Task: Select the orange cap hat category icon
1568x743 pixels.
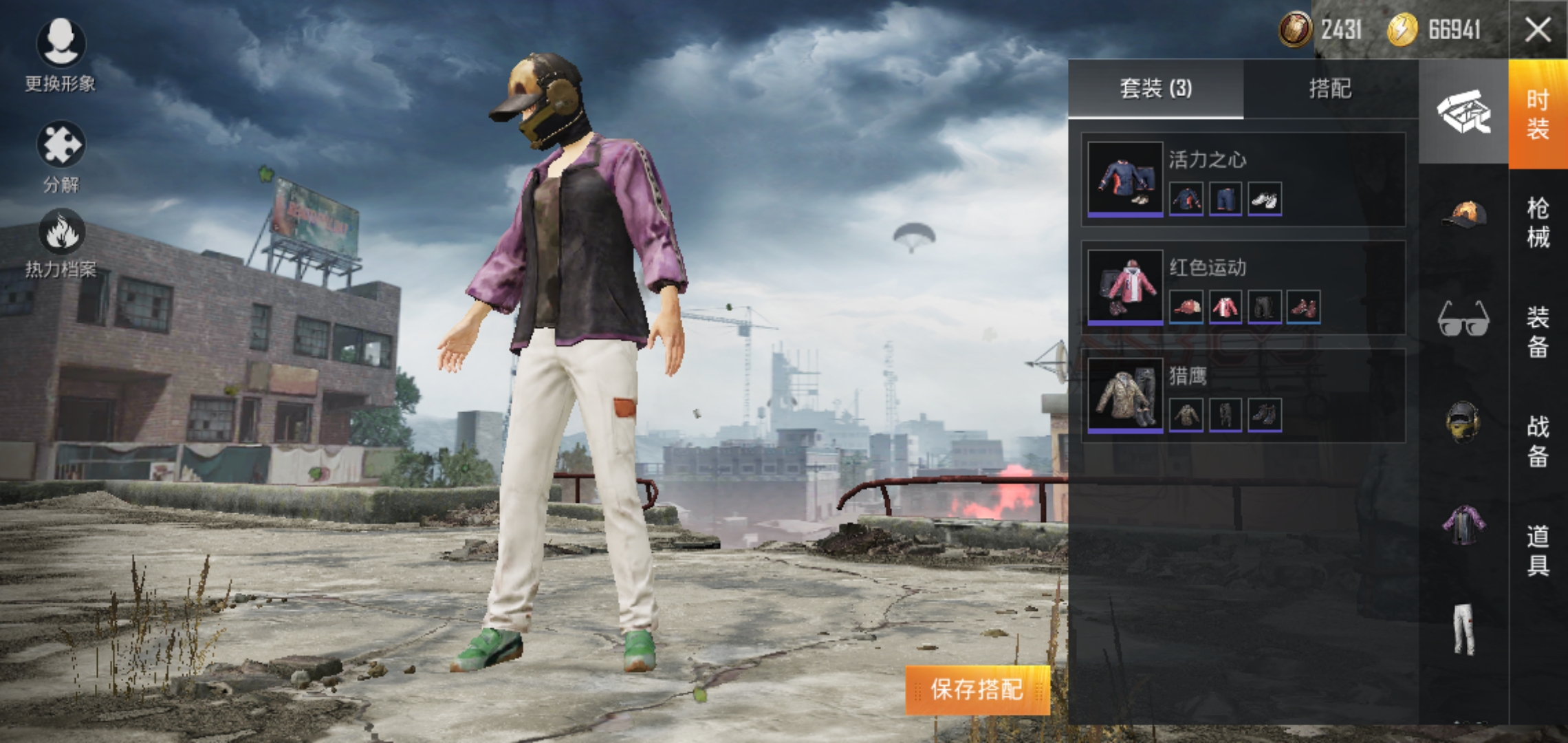Action: pyautogui.click(x=1463, y=214)
